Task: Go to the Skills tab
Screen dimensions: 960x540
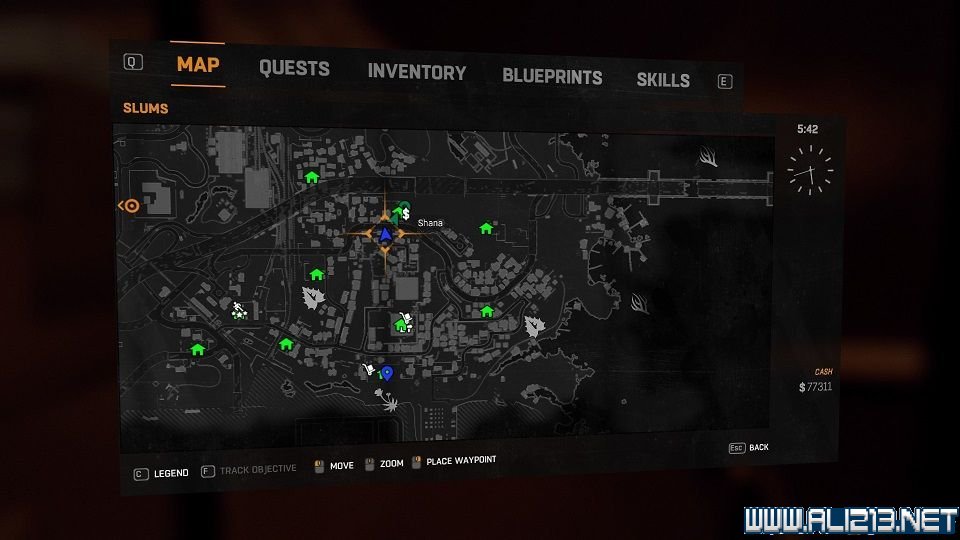Action: 663,80
